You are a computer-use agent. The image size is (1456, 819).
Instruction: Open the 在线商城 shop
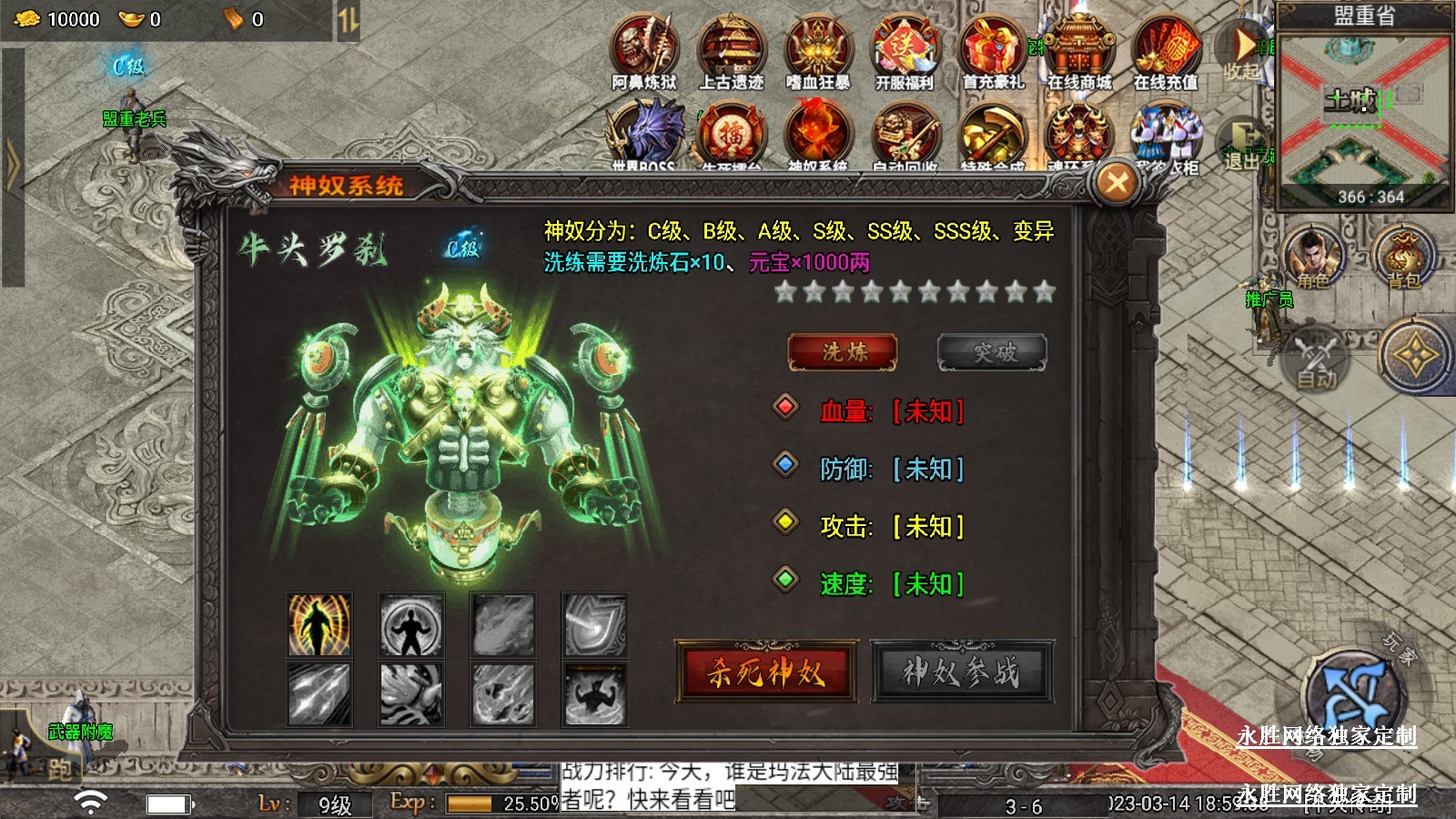pyautogui.click(x=1079, y=52)
